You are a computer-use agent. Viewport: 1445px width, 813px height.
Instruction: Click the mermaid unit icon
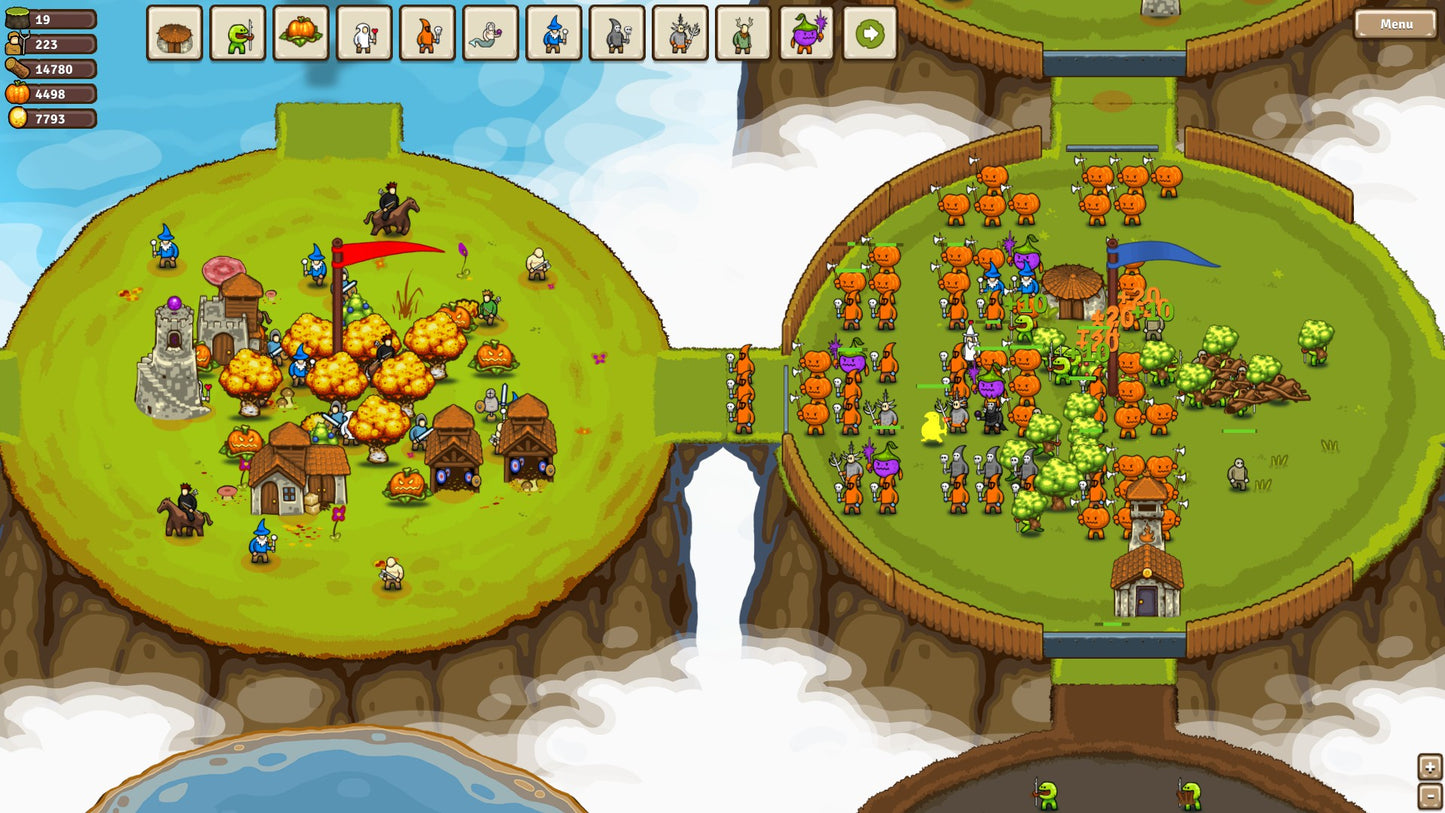click(x=492, y=33)
